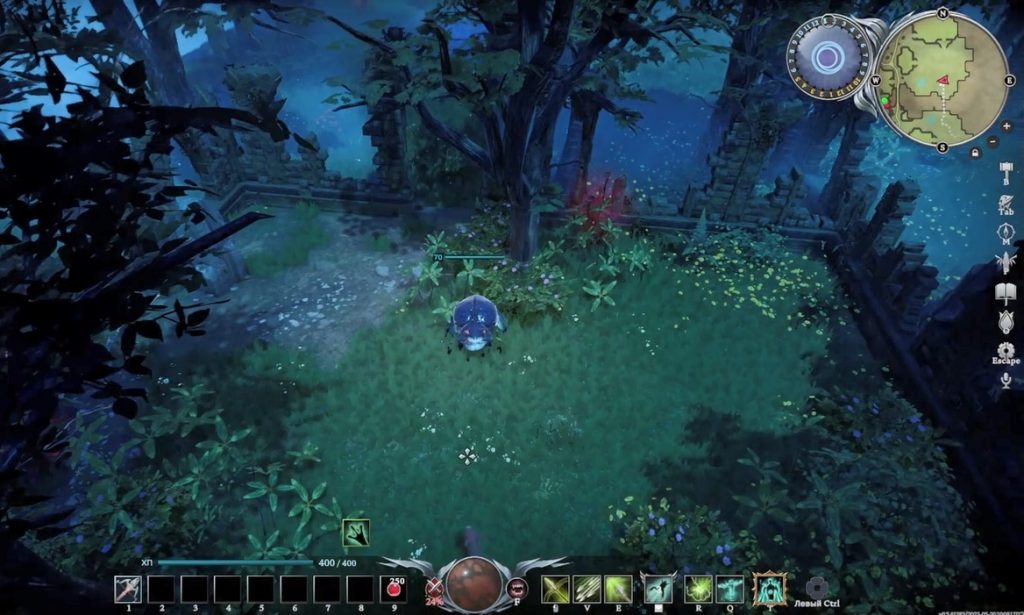
Task: Toggle the minimap rotation lock
Action: [x=975, y=152]
